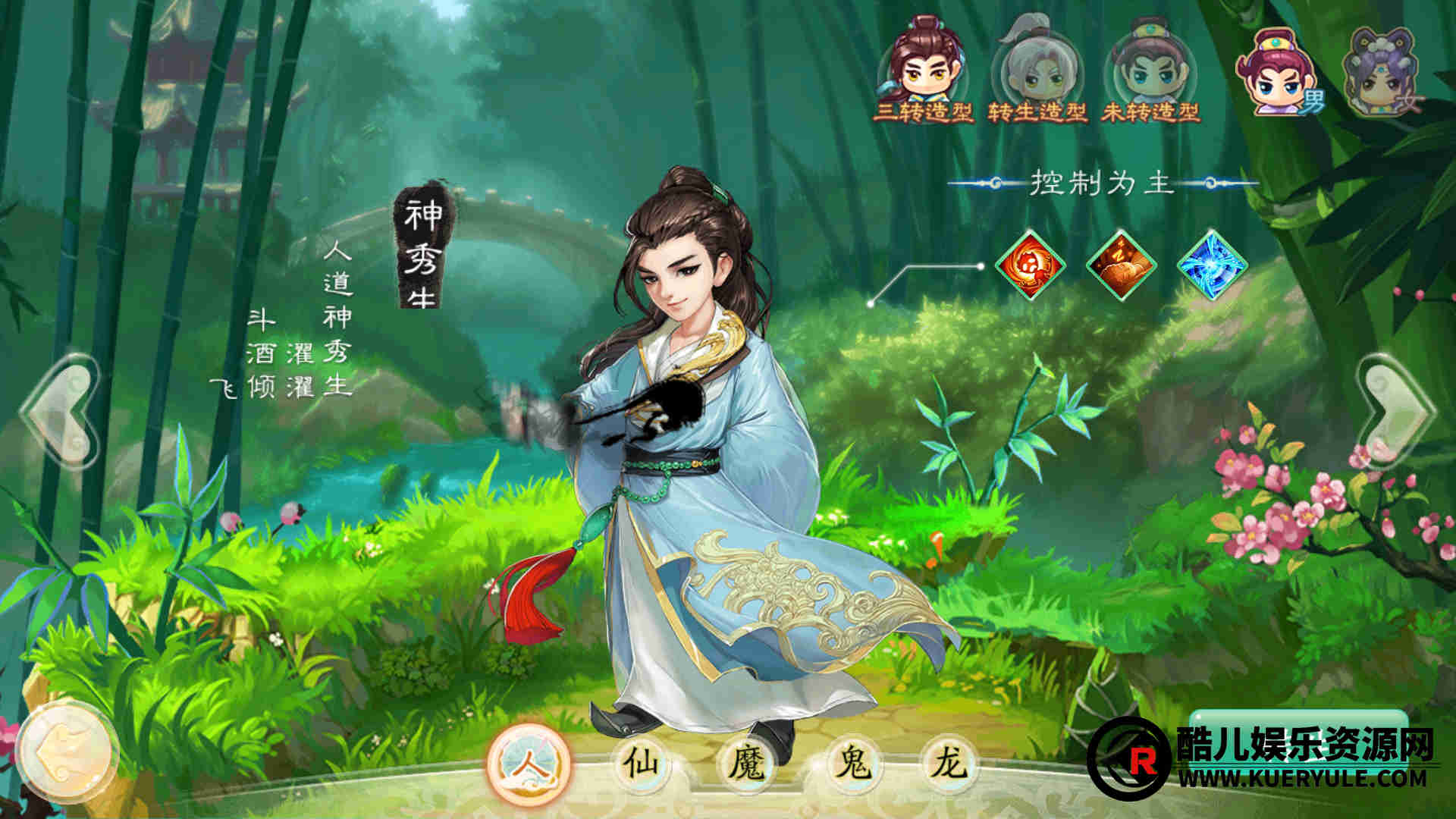Go back with the round arrow button
Screen dimensions: 1456x819
[x=67, y=752]
